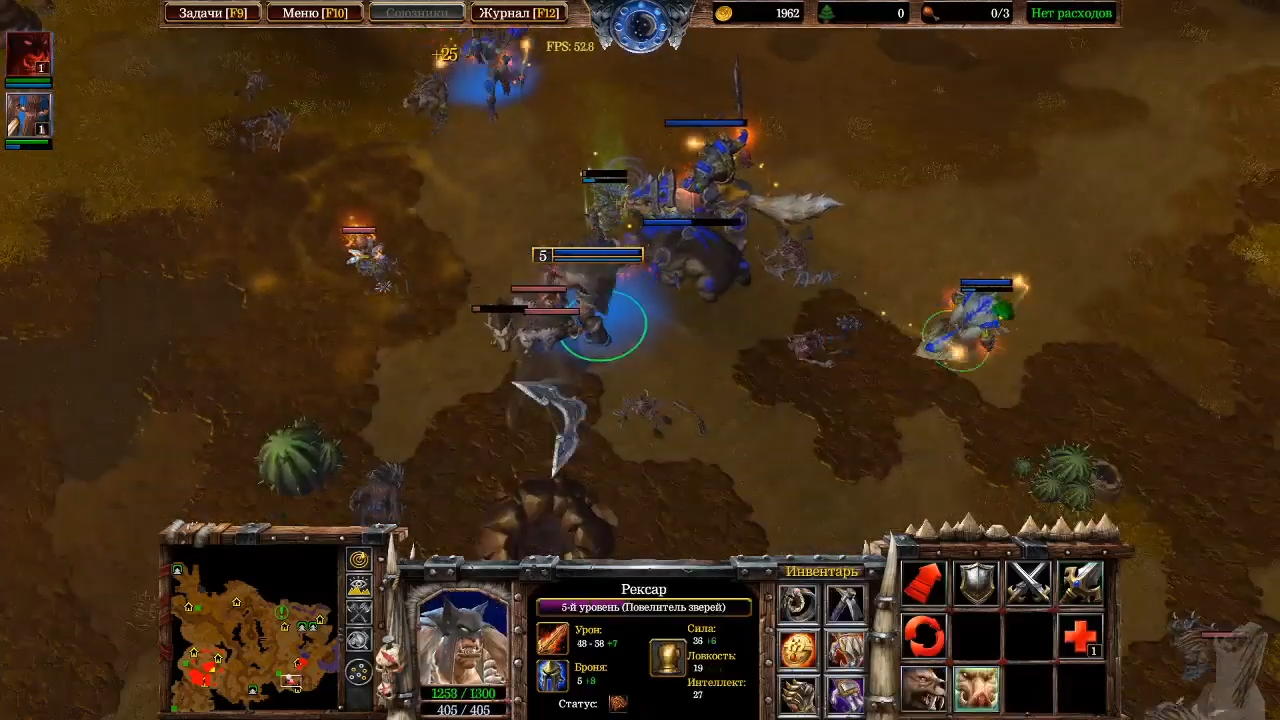Click the red circular arrows Stop command
Image resolution: width=1280 pixels, height=720 pixels.
[x=925, y=636]
